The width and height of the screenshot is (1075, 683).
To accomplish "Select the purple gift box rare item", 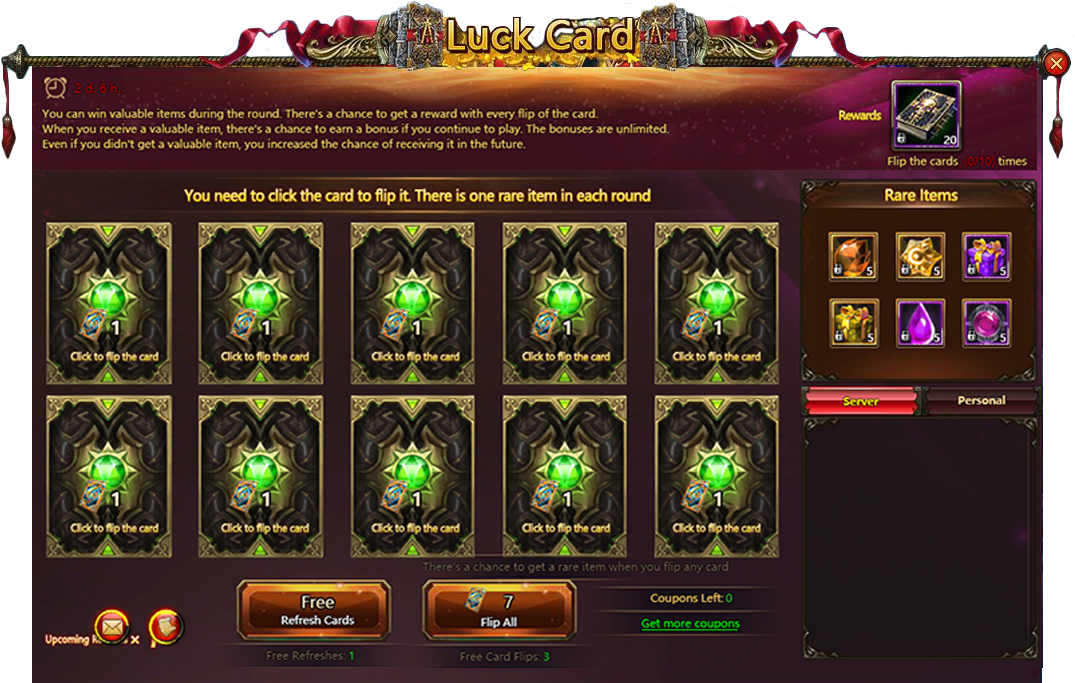I will 986,257.
